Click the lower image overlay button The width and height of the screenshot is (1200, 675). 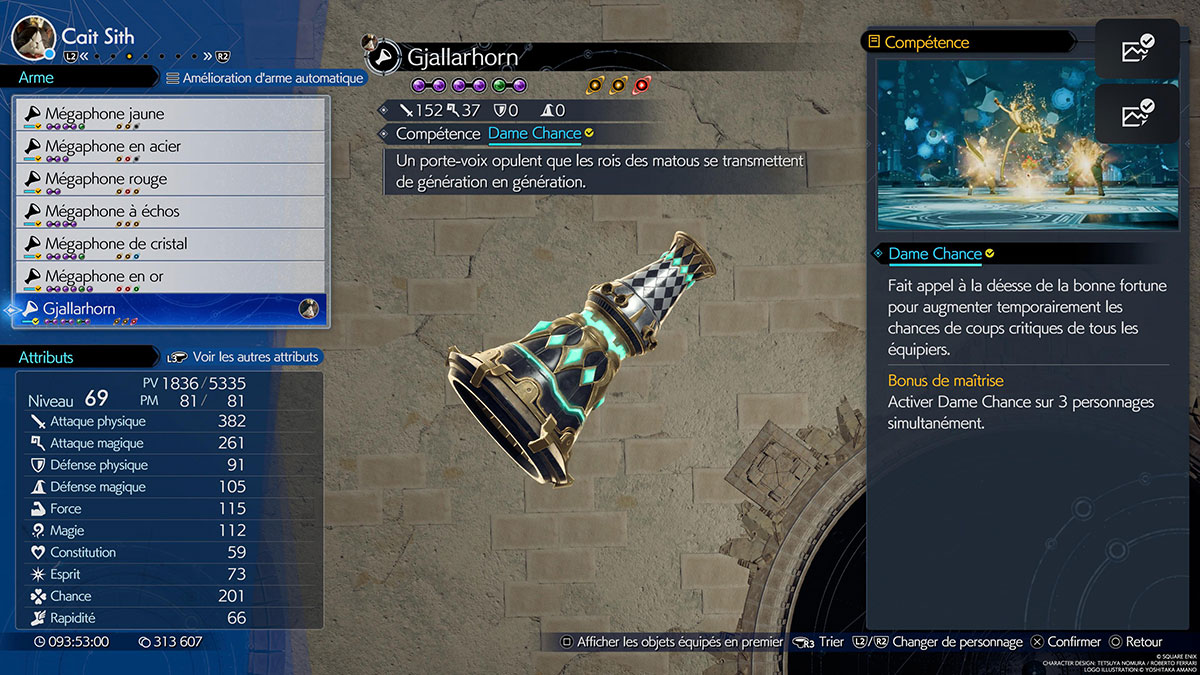tap(1136, 113)
